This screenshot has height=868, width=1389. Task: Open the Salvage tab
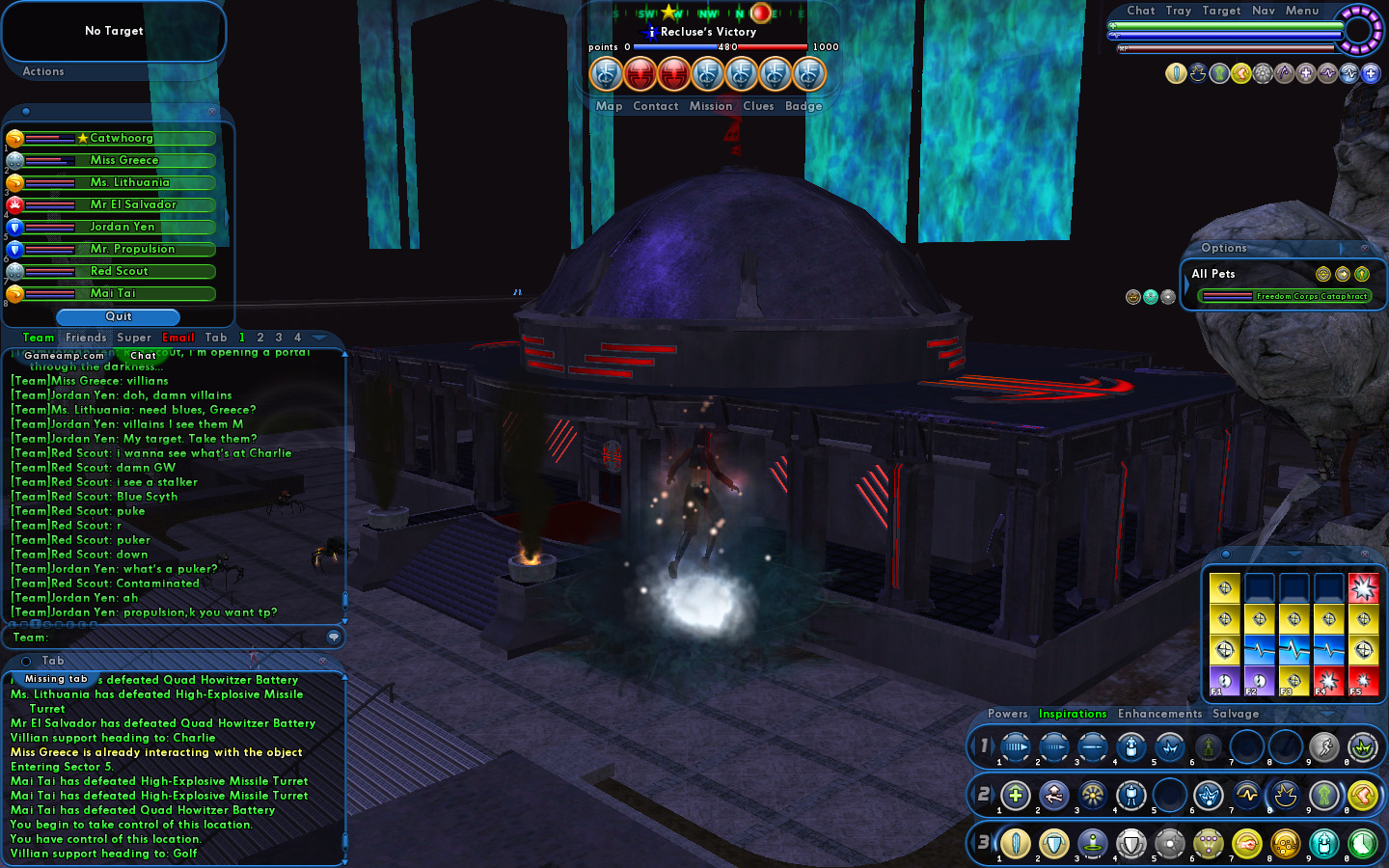point(1236,714)
